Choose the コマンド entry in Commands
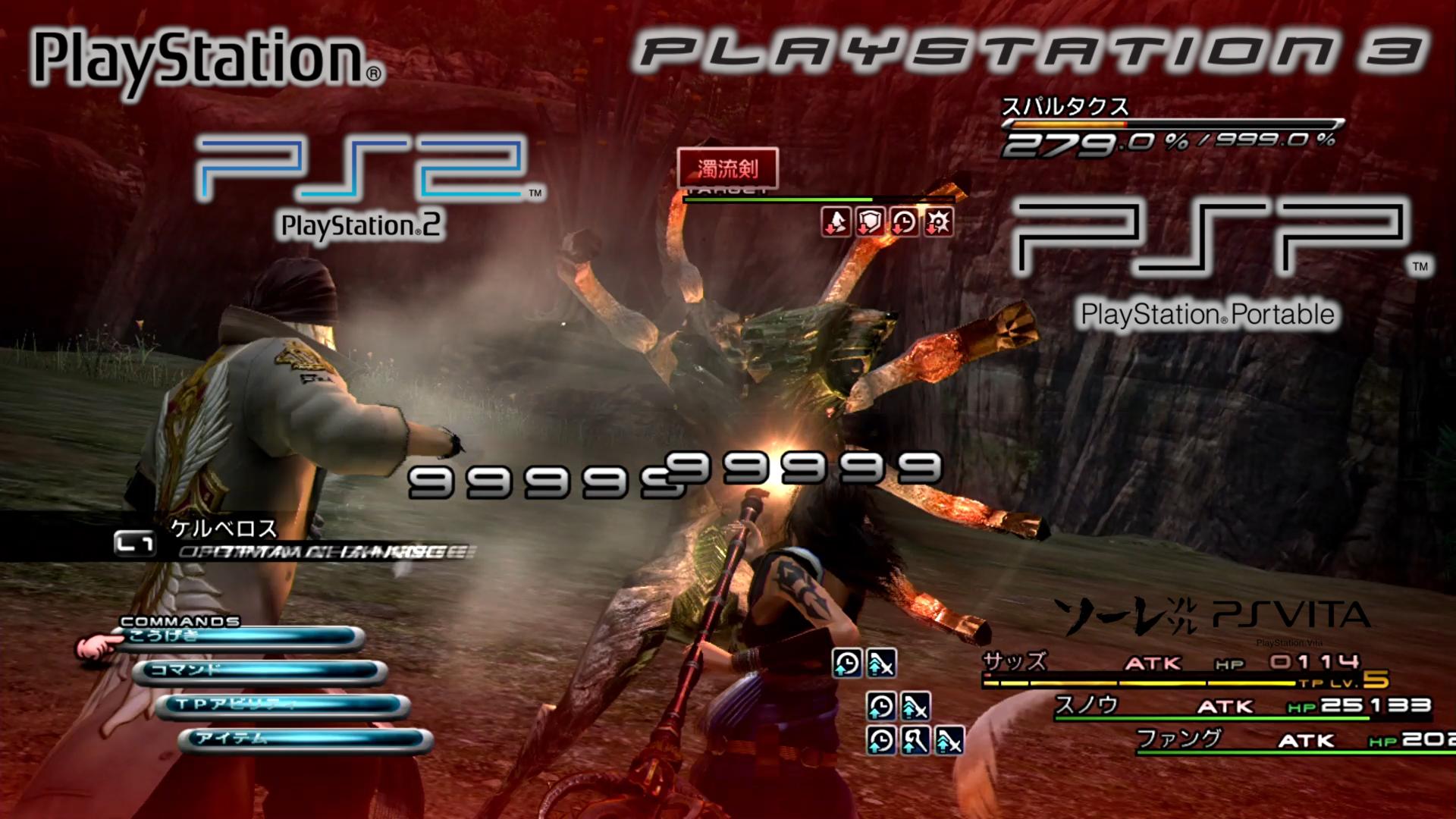The height and width of the screenshot is (819, 1456). click(262, 671)
